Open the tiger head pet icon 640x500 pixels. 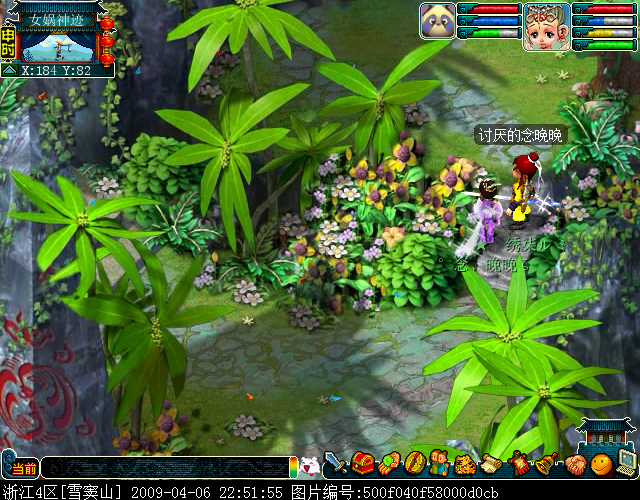click(466, 464)
